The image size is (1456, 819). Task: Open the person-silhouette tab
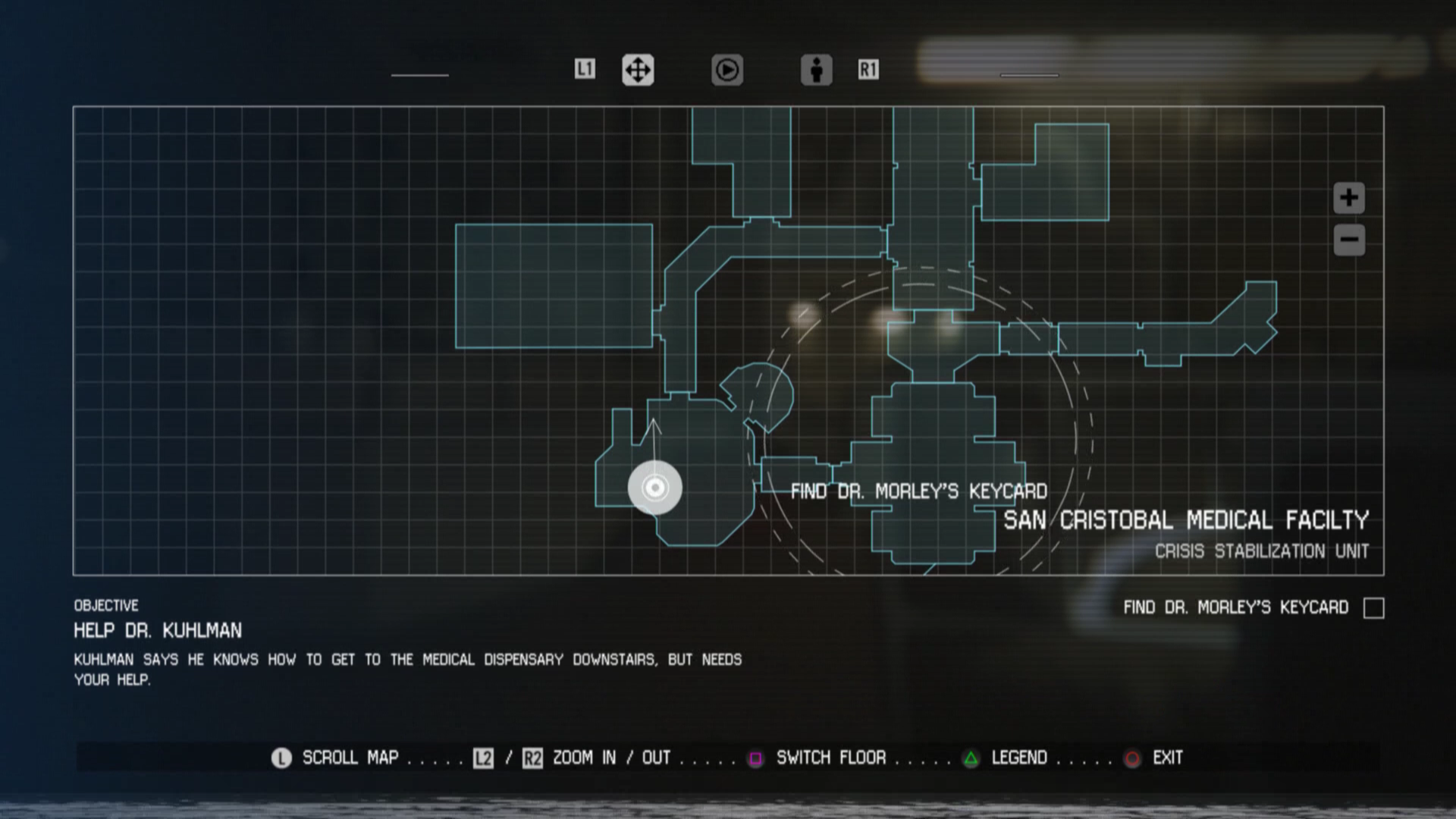click(x=816, y=70)
